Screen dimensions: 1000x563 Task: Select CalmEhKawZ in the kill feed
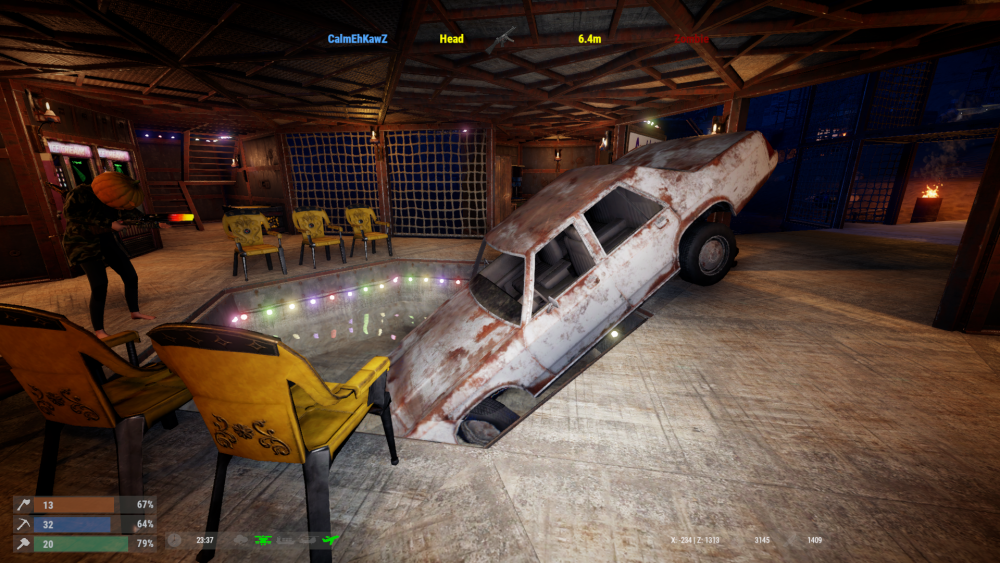coord(357,39)
